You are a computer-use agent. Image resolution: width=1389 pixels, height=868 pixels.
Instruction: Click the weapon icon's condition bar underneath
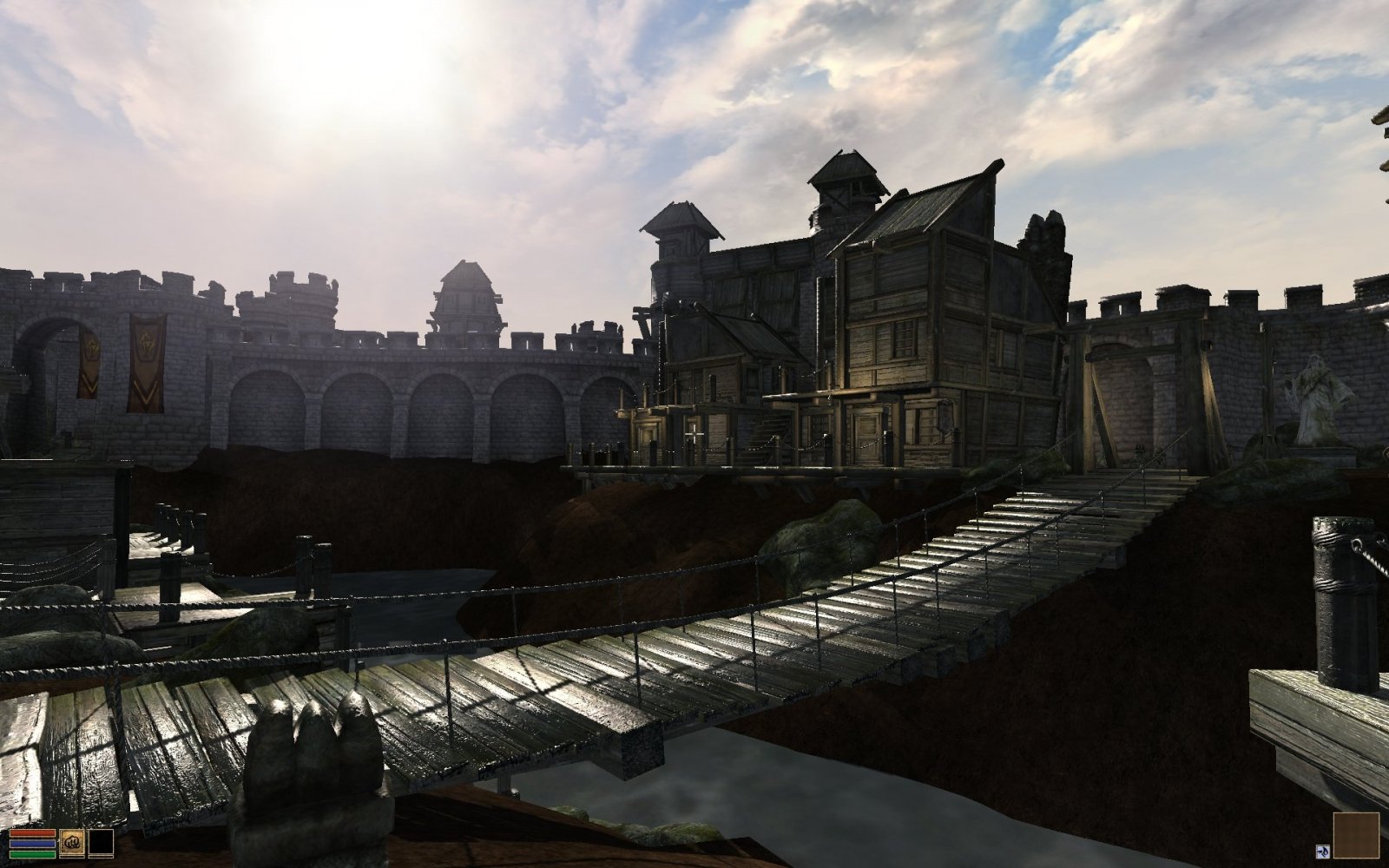coord(73,857)
